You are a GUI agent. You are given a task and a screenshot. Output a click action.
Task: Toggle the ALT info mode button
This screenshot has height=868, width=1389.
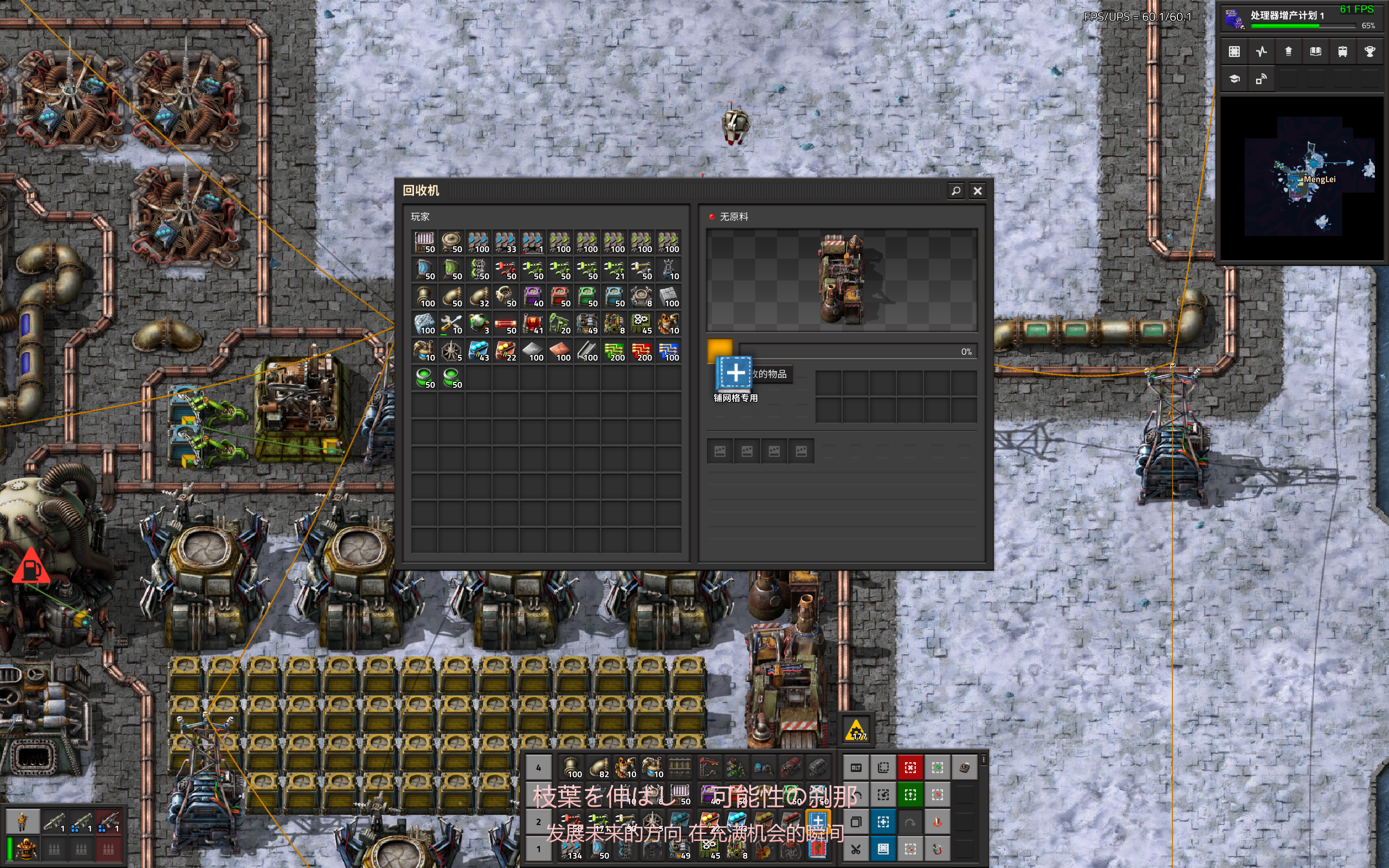coord(856,768)
